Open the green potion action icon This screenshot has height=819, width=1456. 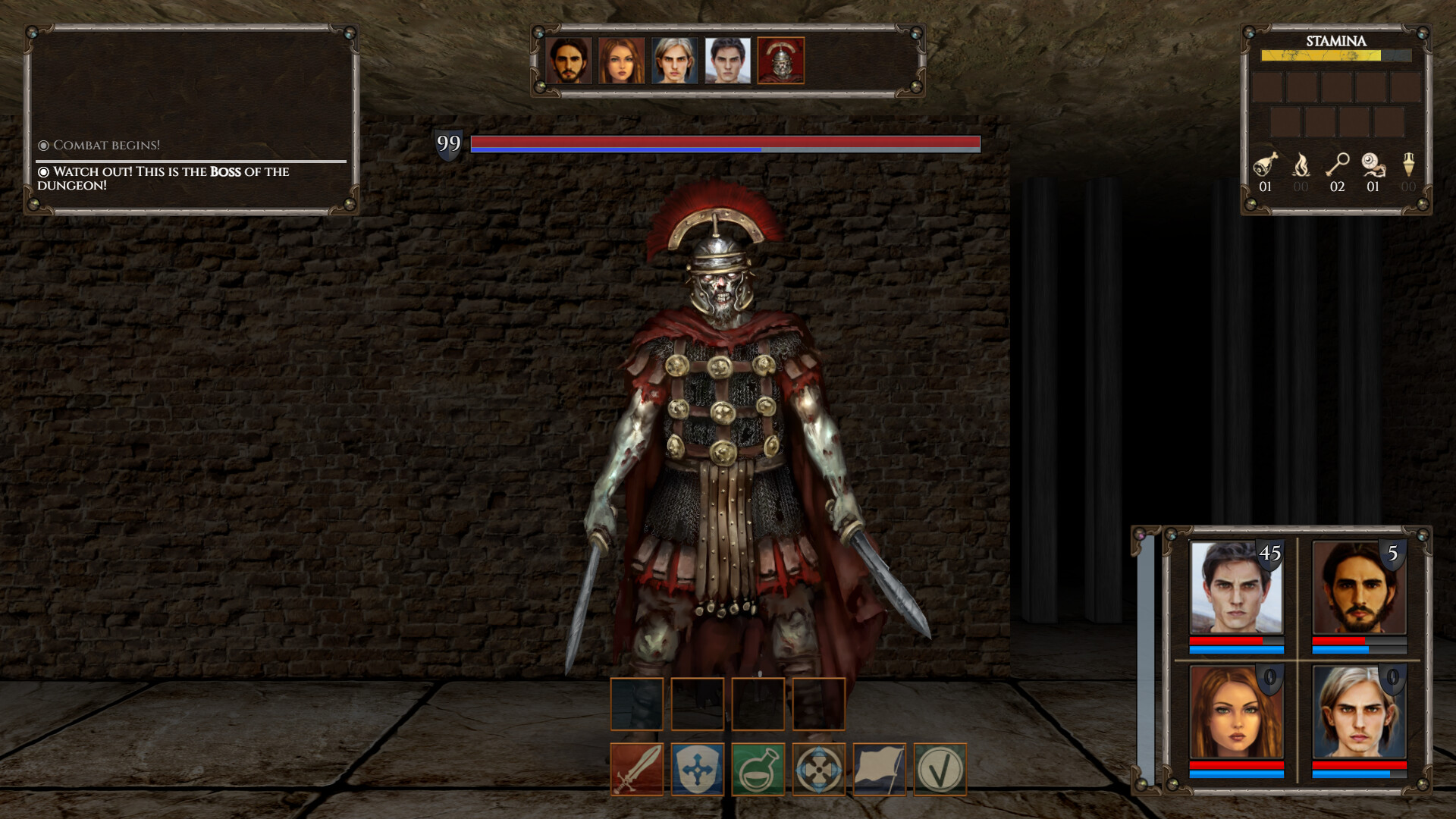click(758, 769)
